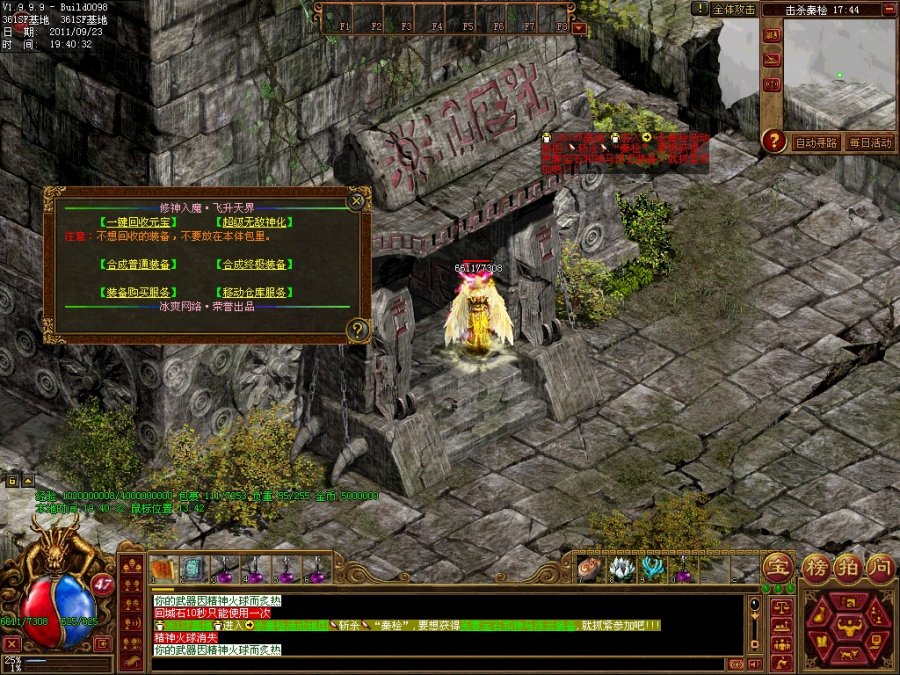900x675 pixels.
Task: Choose 合成终极装备 option
Action: pos(253,265)
